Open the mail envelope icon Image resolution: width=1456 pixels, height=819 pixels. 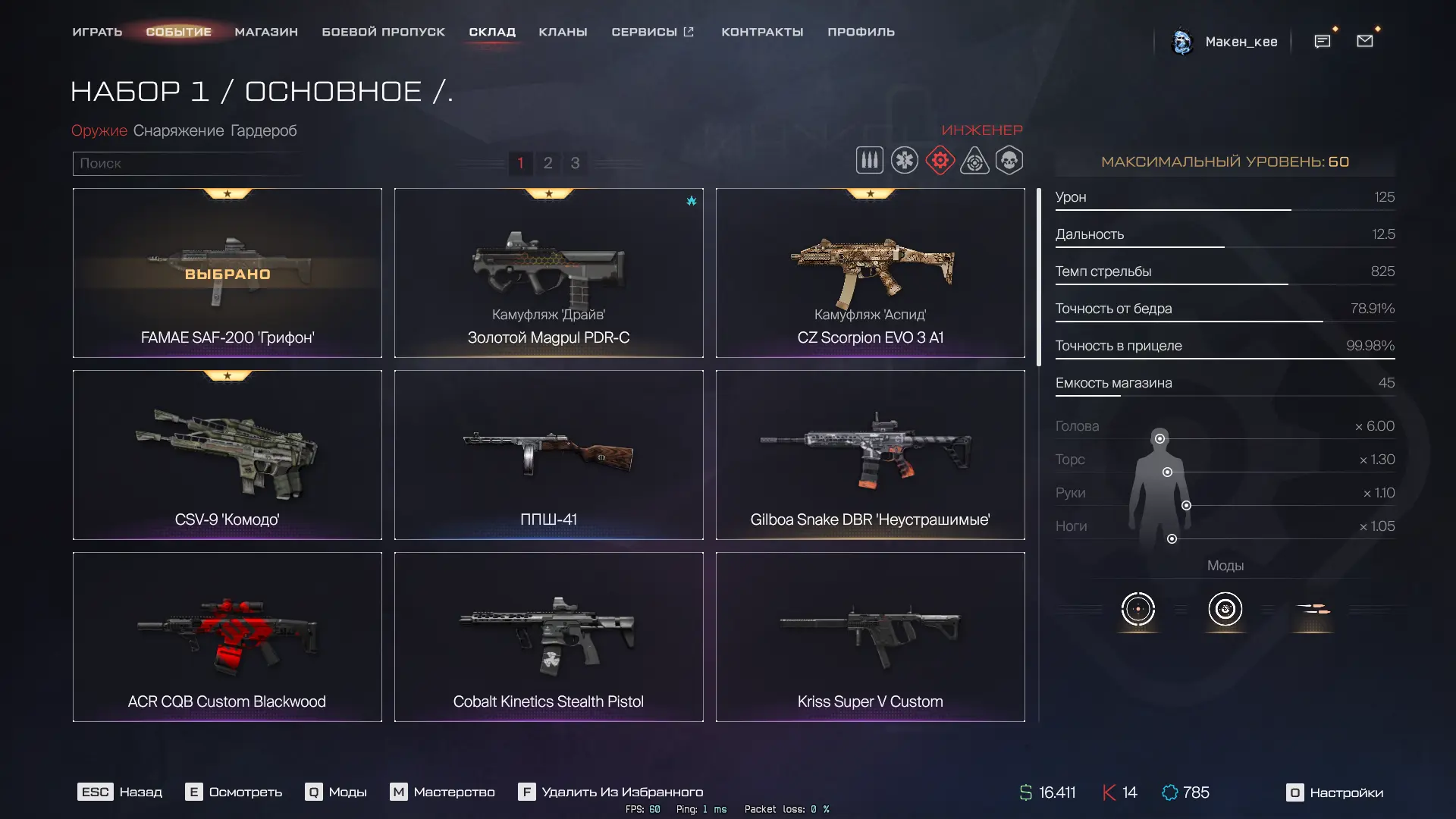(x=1364, y=41)
